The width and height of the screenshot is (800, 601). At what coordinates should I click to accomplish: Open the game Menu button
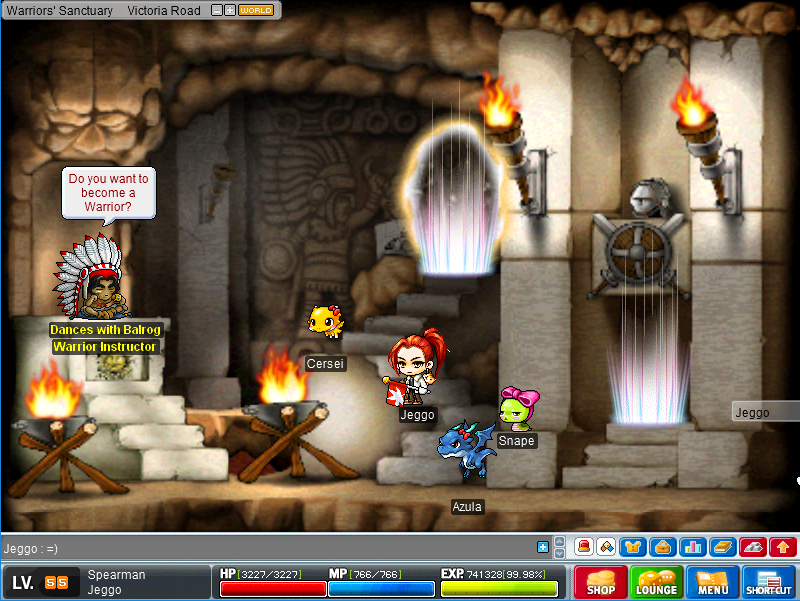[713, 582]
